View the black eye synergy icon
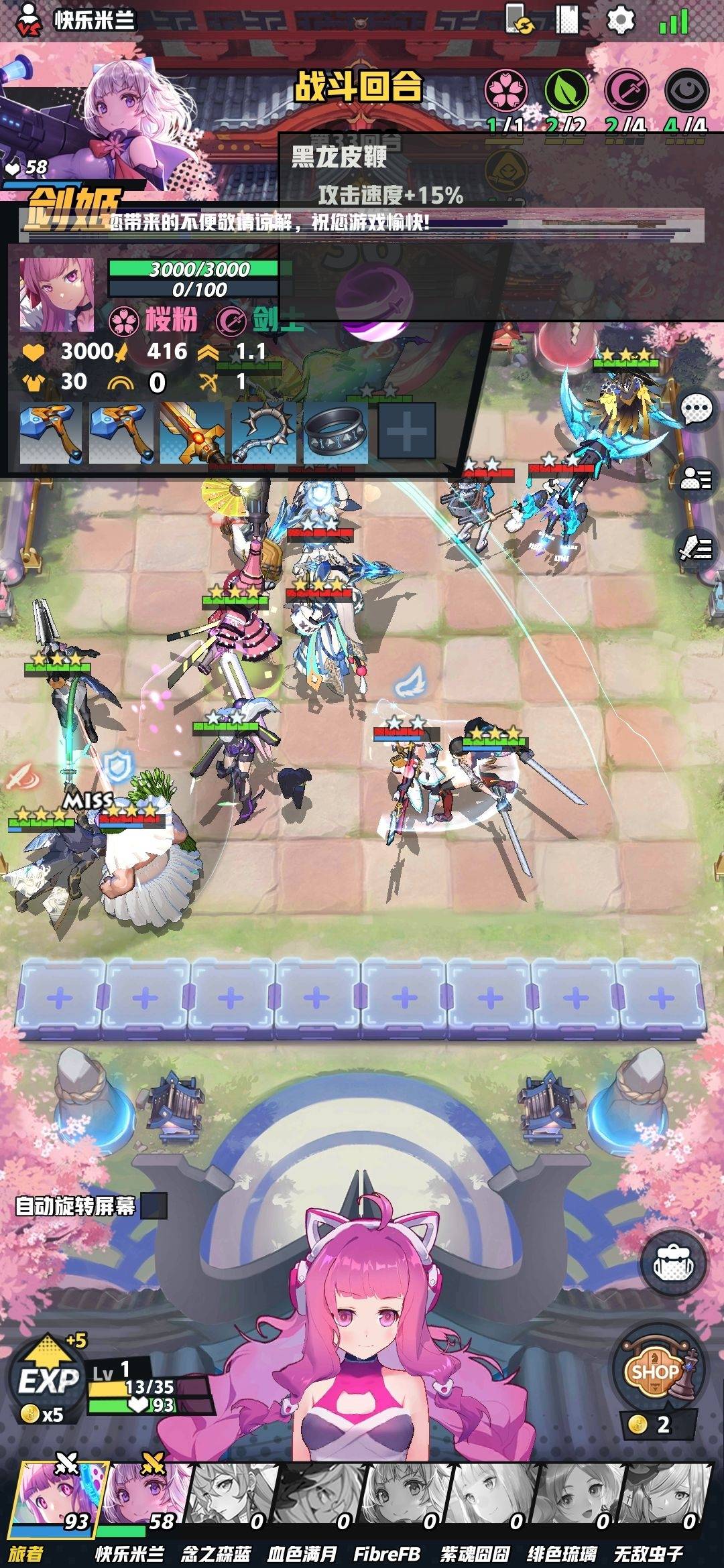Viewport: 724px width, 1568px height. (686, 90)
